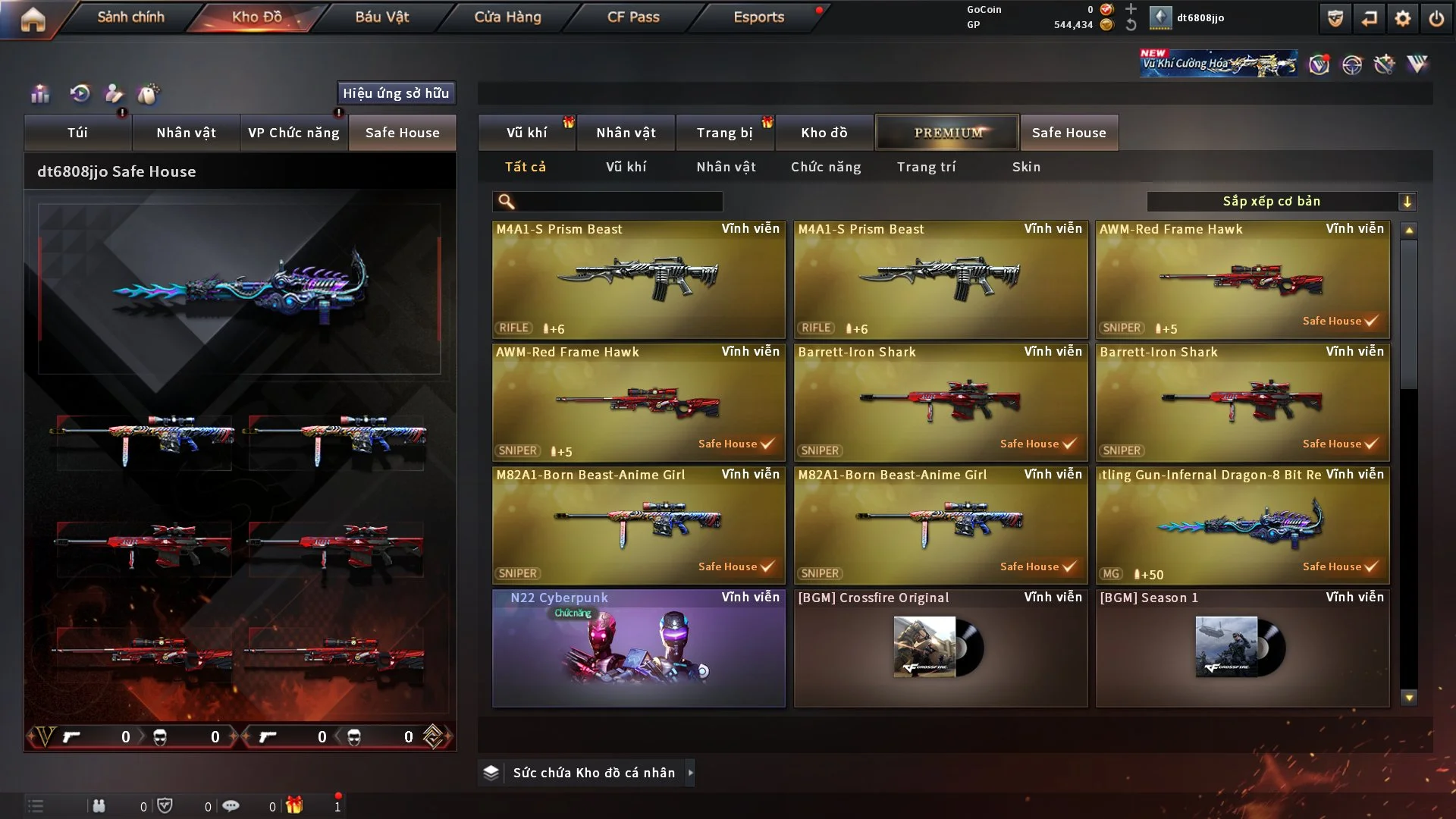Open the CF Pass page
Viewport: 1456px width, 819px height.
click(x=633, y=17)
